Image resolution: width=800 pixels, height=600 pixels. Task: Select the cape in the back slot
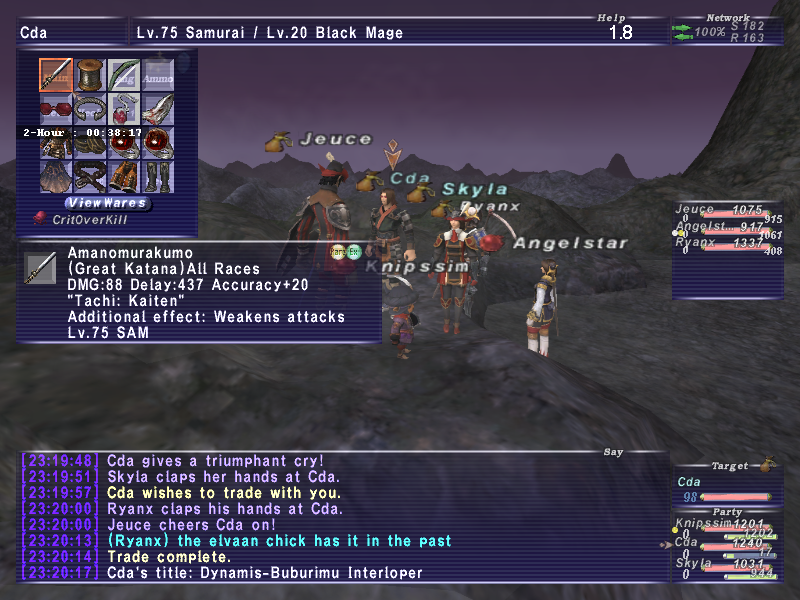tap(56, 177)
